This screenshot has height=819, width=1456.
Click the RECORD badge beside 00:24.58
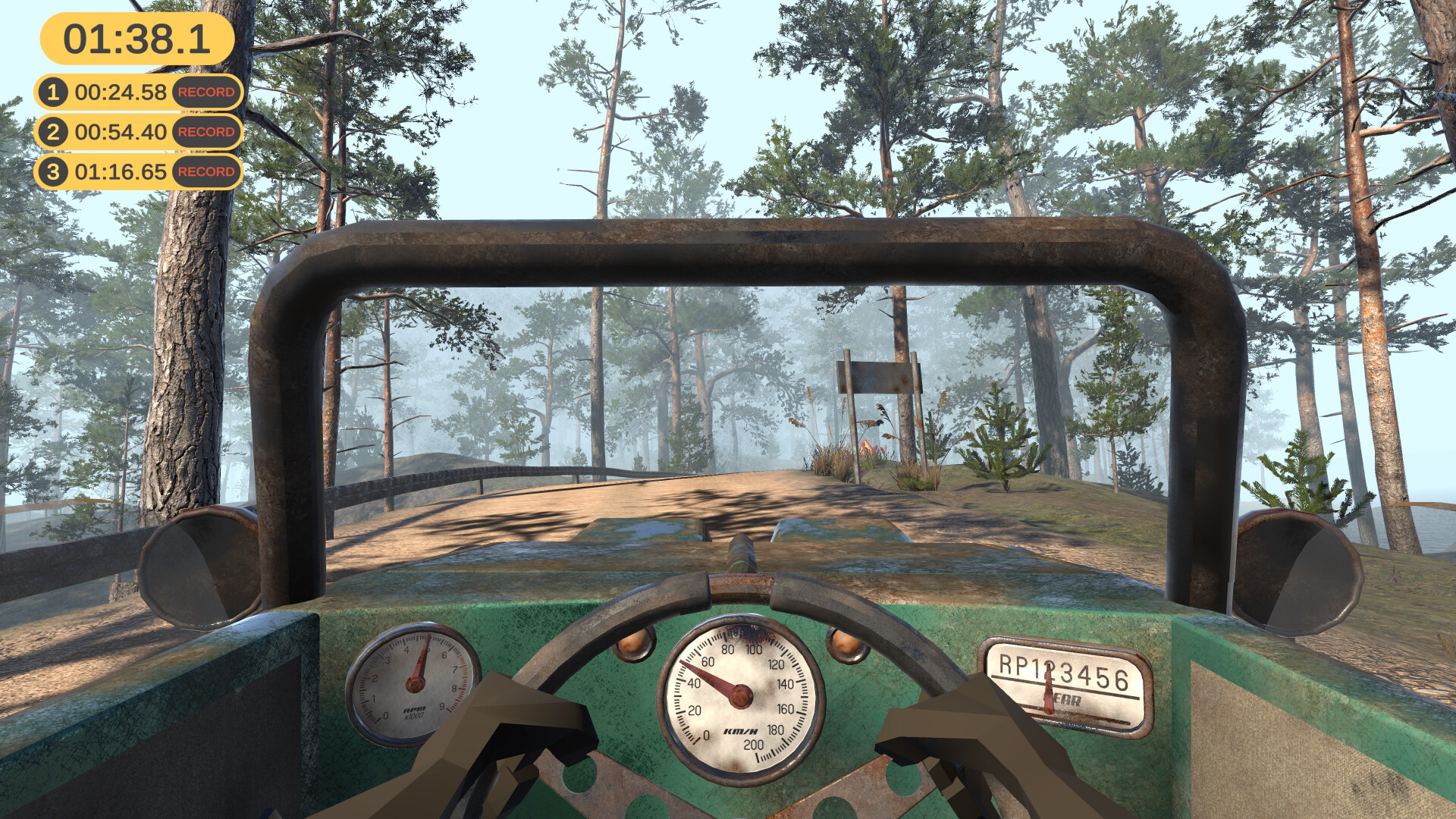(206, 93)
